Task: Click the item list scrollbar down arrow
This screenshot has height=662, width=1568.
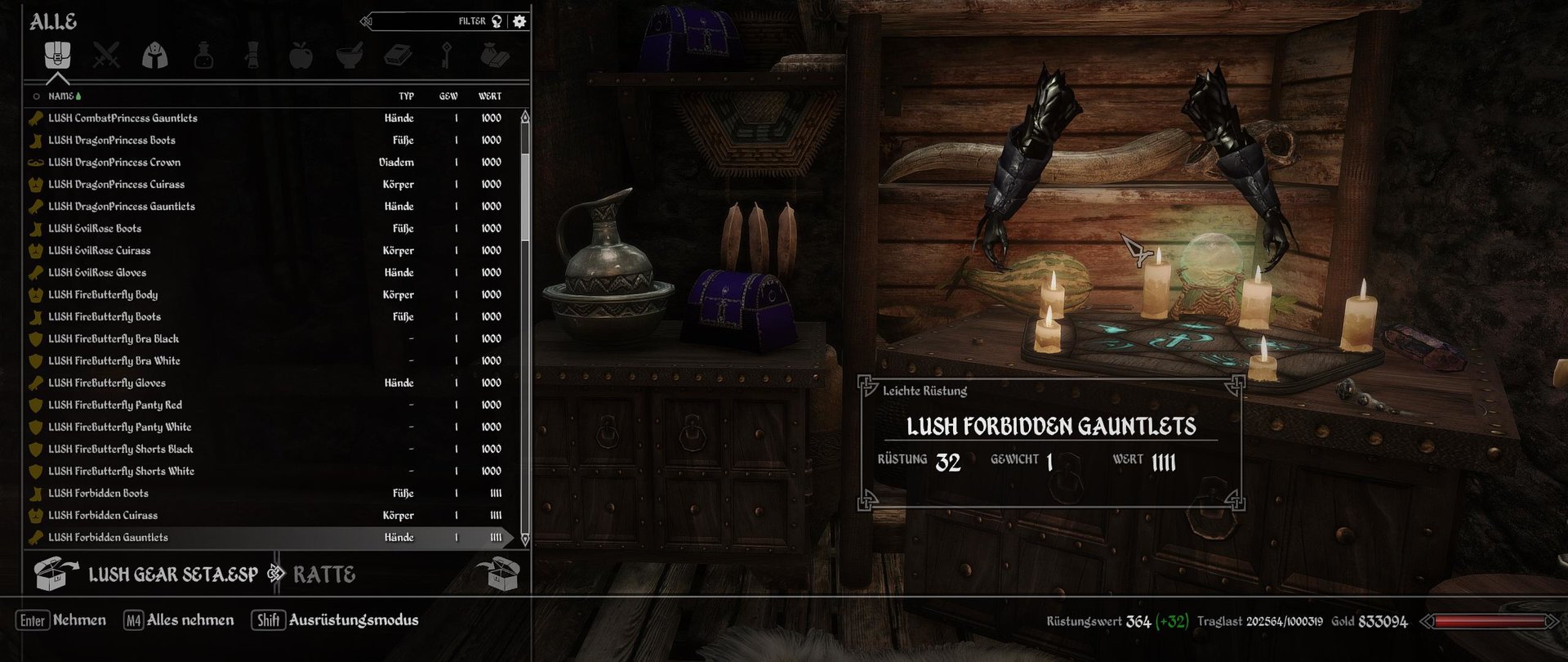Action: point(524,539)
